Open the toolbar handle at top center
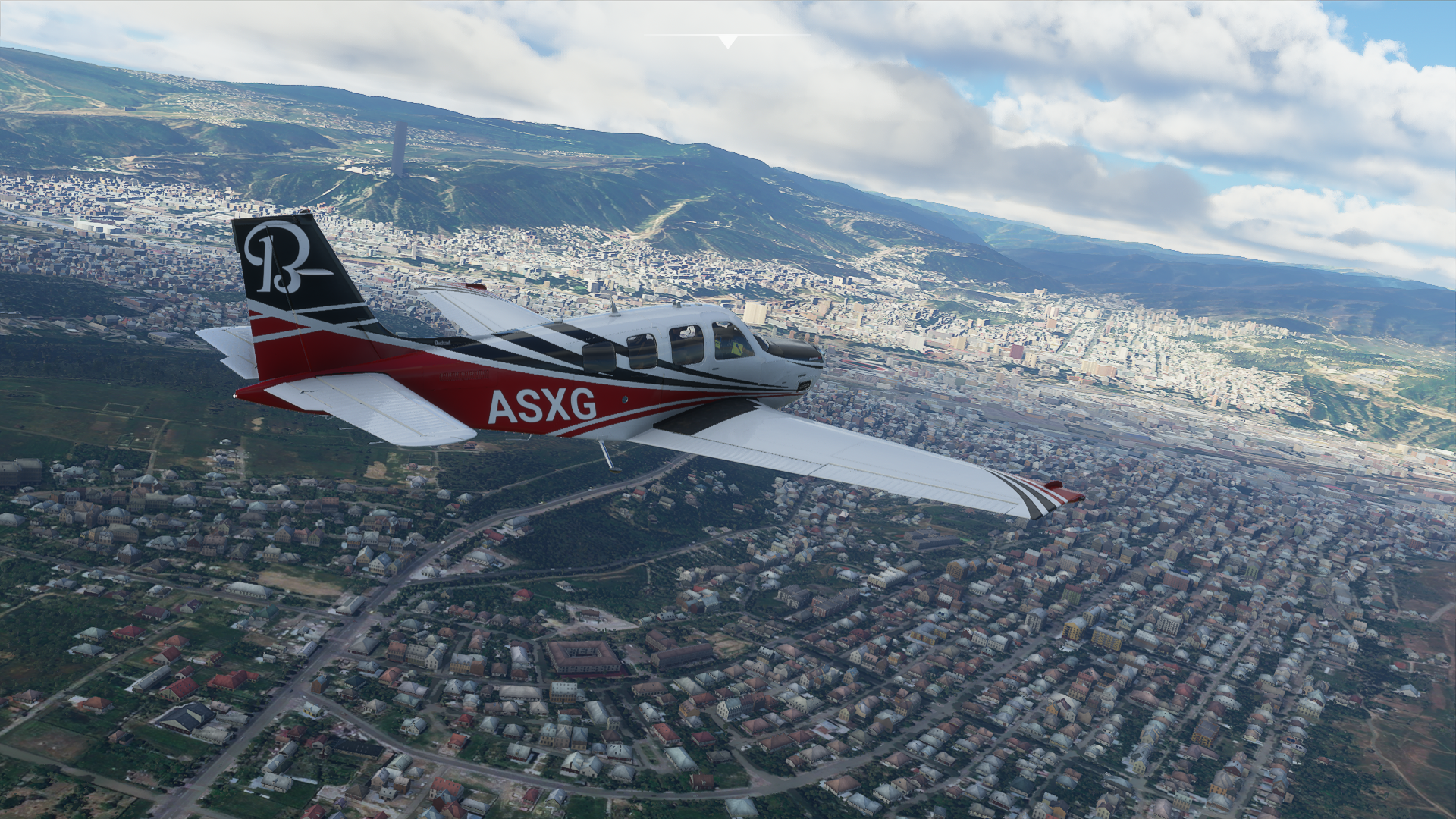Screen dimensions: 1456x819 pyautogui.click(x=727, y=41)
